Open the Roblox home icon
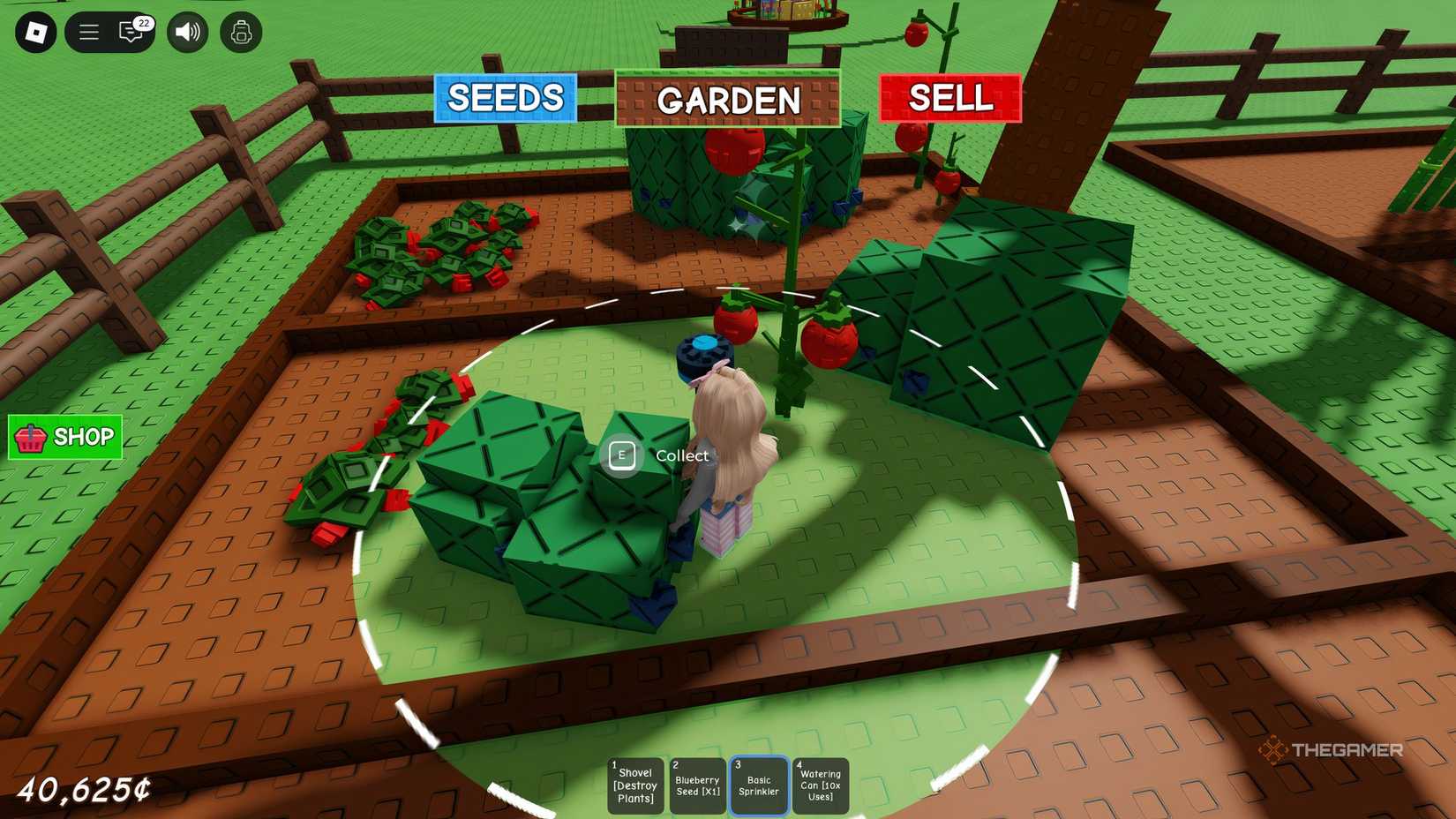This screenshot has height=819, width=1456. click(x=35, y=32)
